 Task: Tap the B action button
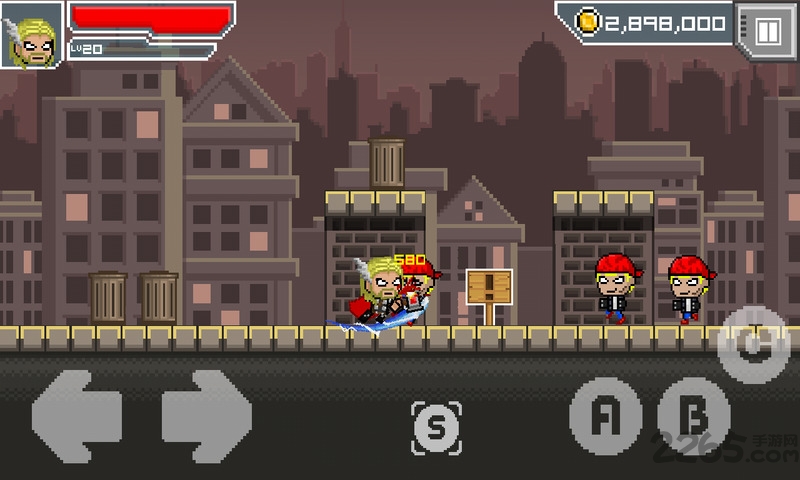(x=692, y=415)
